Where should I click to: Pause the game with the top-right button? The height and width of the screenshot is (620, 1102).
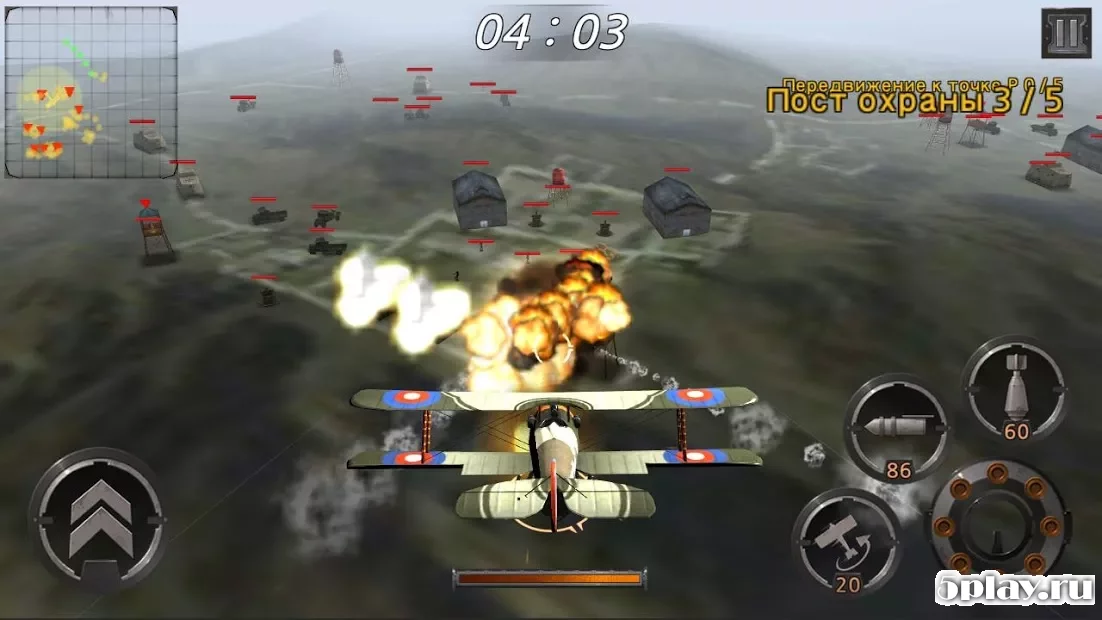click(x=1065, y=33)
